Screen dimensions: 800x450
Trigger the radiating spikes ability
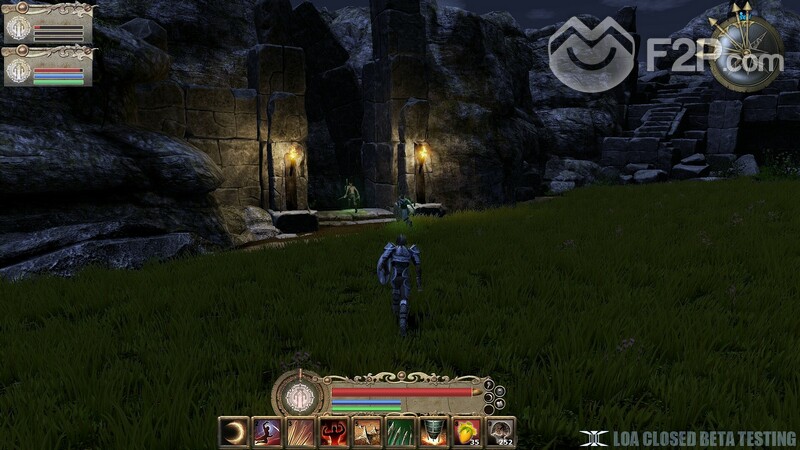(x=301, y=432)
